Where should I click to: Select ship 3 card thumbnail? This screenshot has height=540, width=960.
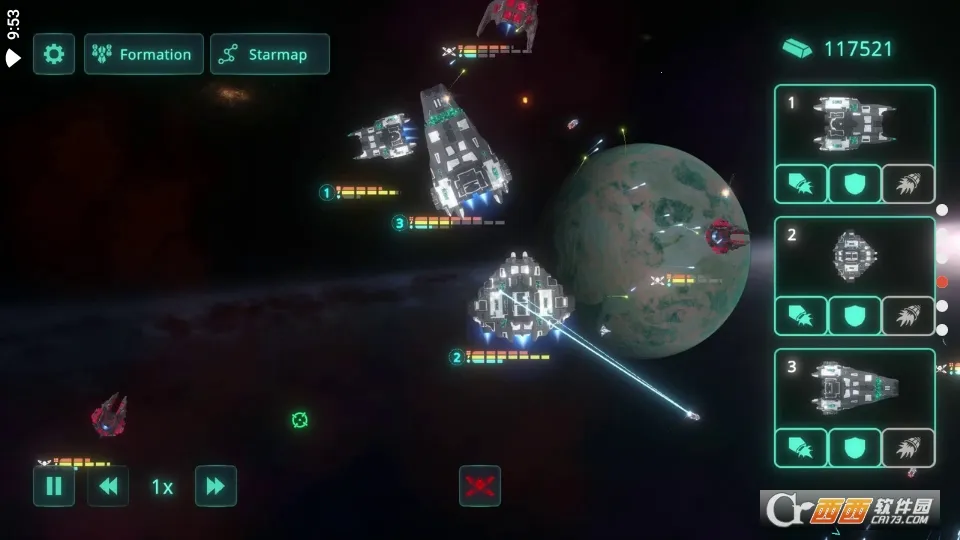854,388
